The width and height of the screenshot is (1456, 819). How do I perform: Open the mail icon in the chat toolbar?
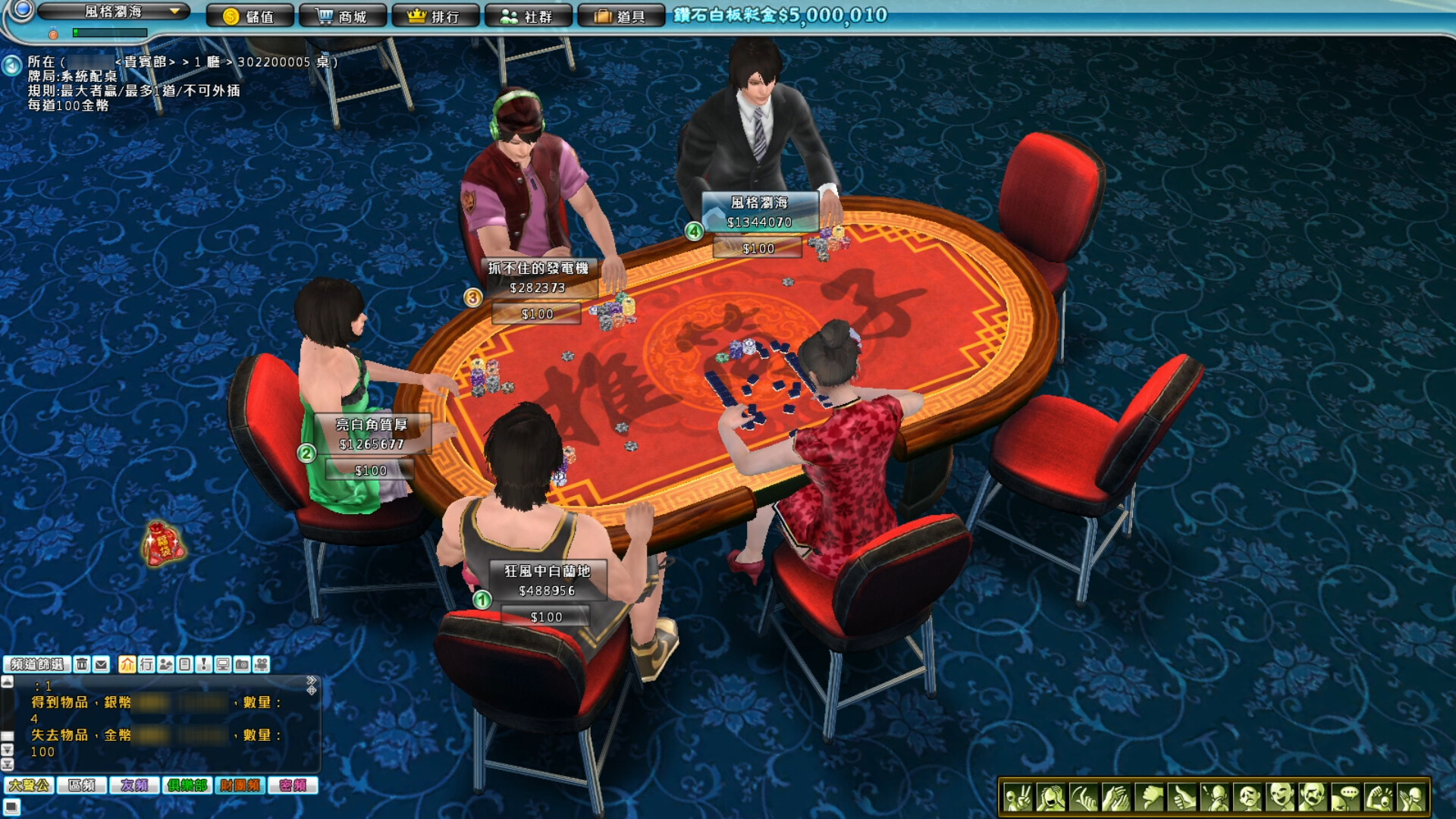point(102,665)
